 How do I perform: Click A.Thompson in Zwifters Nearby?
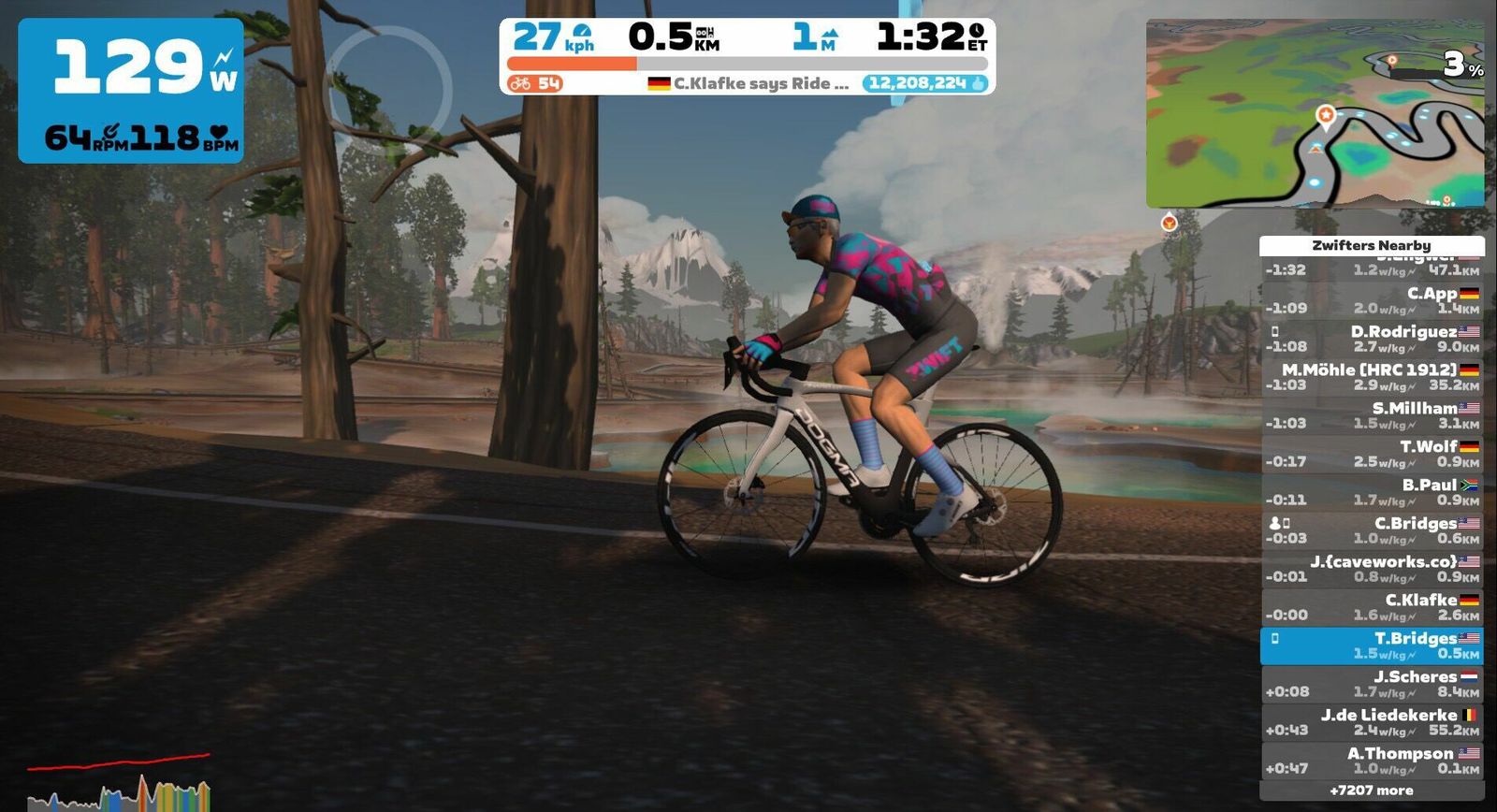[x=1372, y=761]
